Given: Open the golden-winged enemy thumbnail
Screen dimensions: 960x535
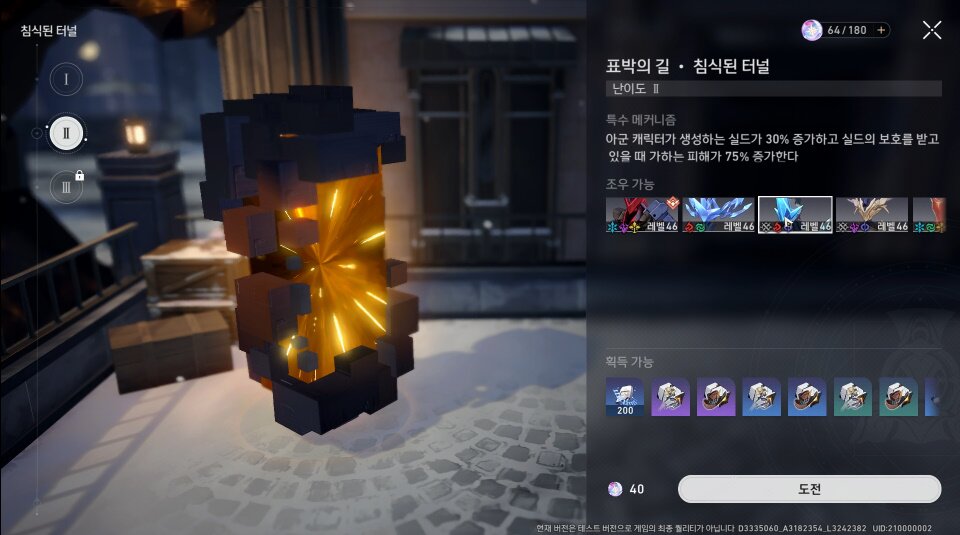Looking at the screenshot, I should tap(872, 215).
